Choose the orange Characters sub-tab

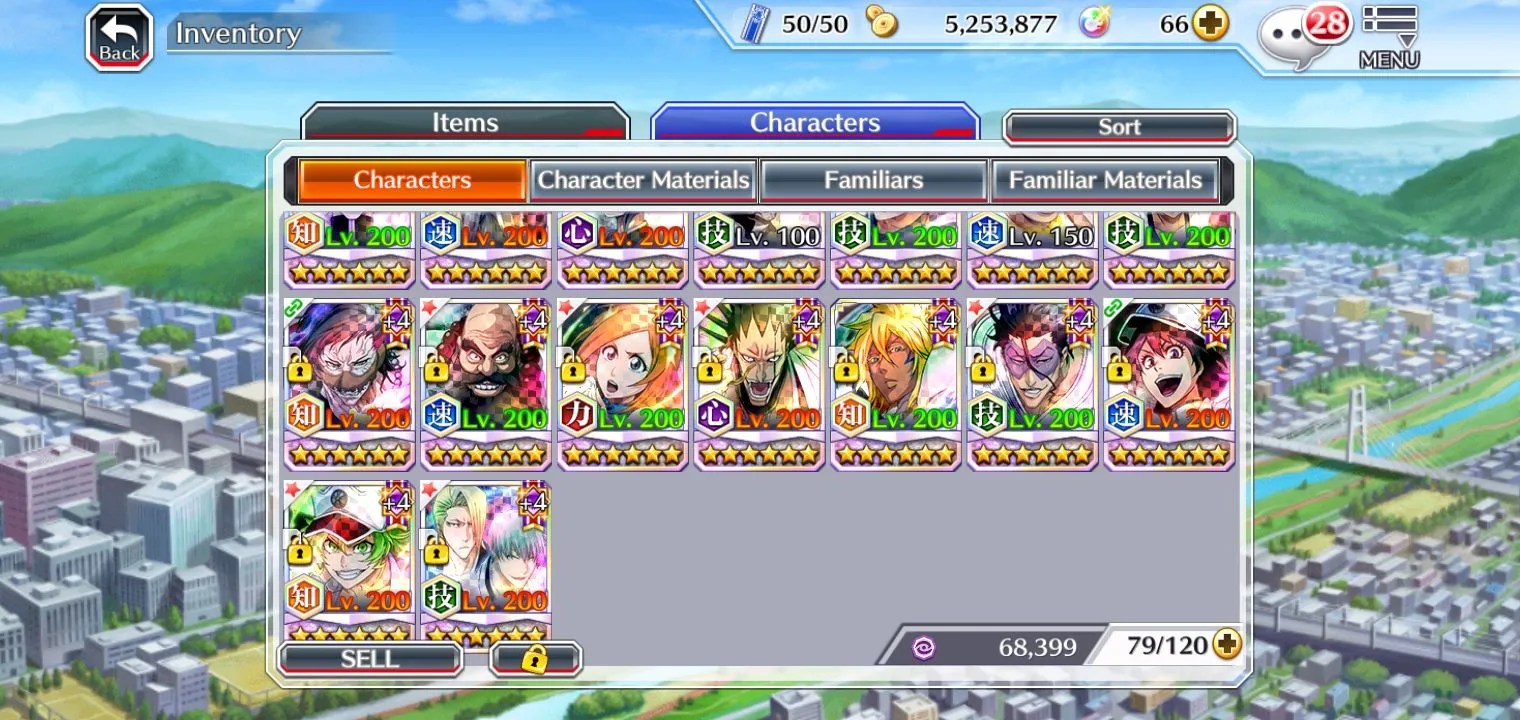pyautogui.click(x=412, y=181)
